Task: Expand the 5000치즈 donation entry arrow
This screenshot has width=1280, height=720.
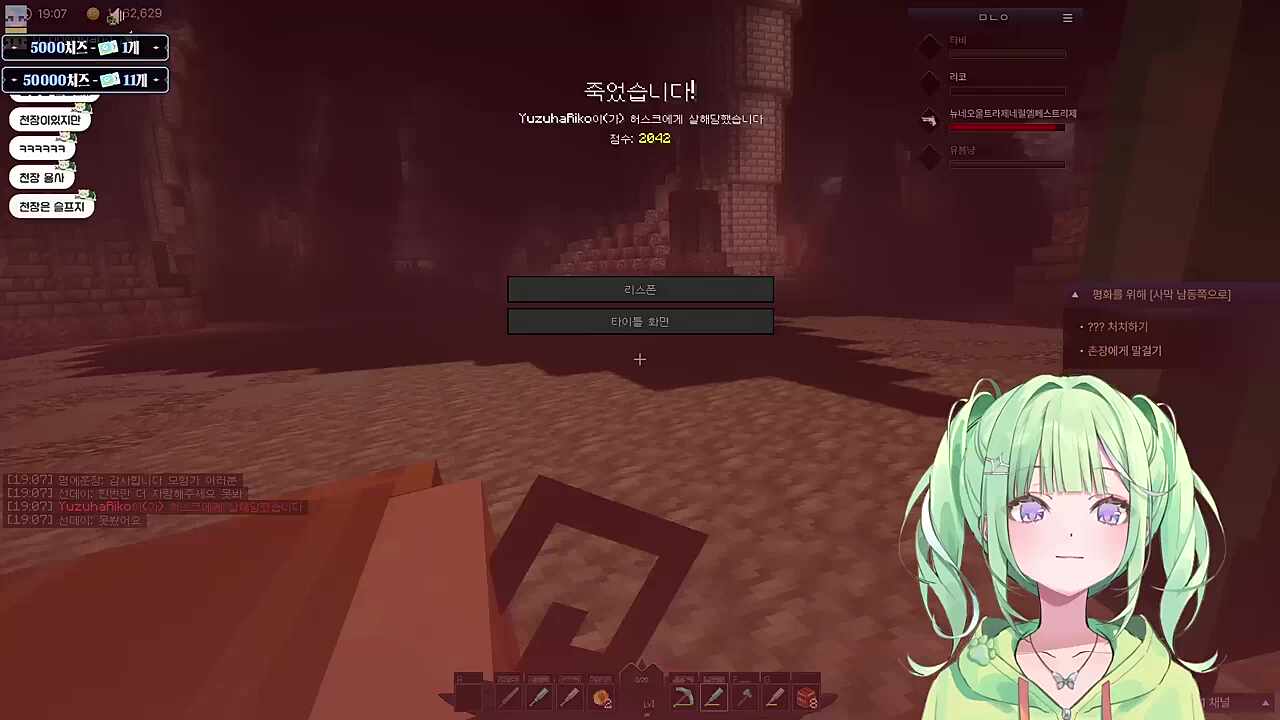Action: pyautogui.click(x=156, y=47)
